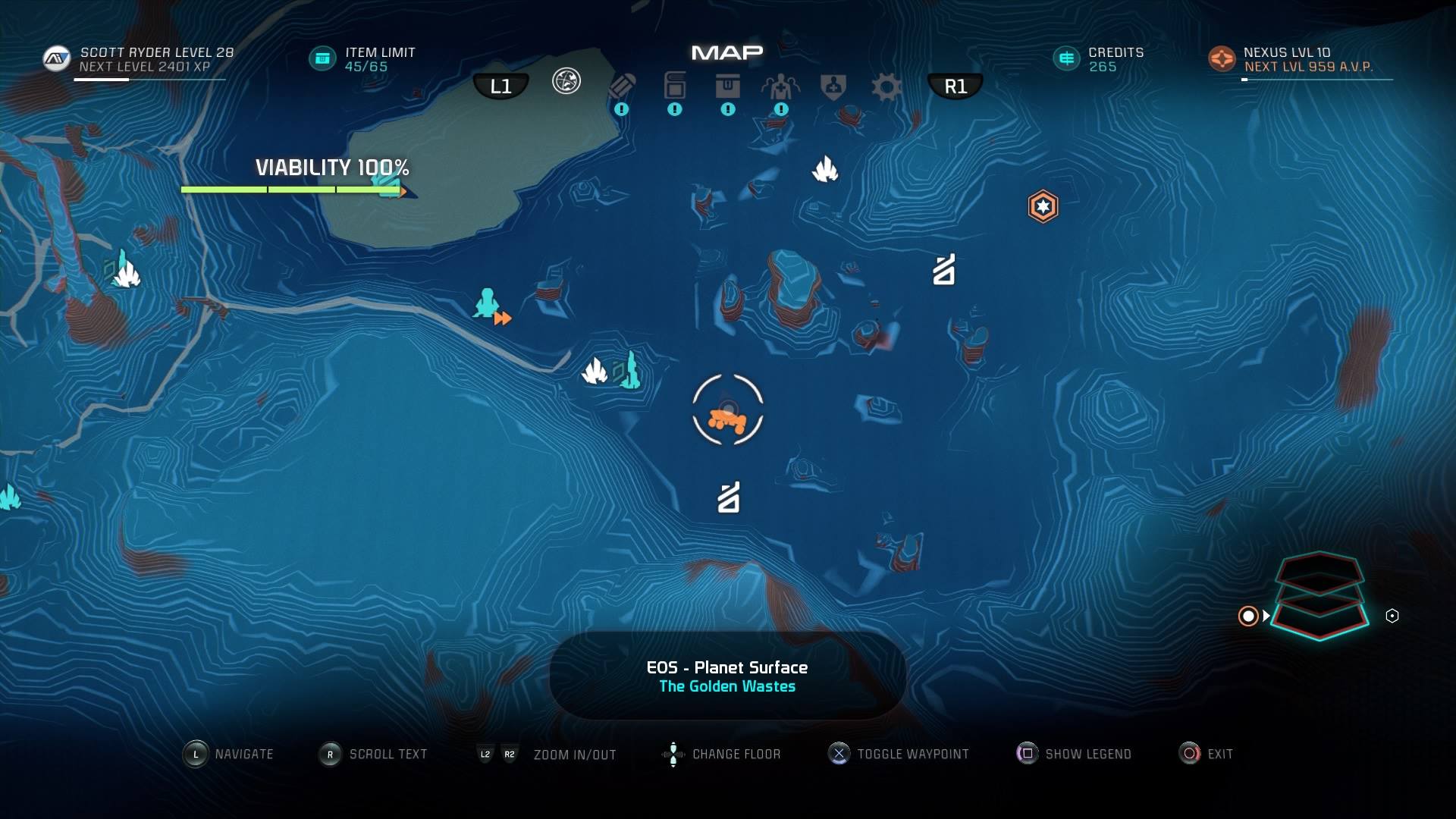Screen dimensions: 1456x819
Task: Open the Profiles shield icon
Action: (x=831, y=86)
